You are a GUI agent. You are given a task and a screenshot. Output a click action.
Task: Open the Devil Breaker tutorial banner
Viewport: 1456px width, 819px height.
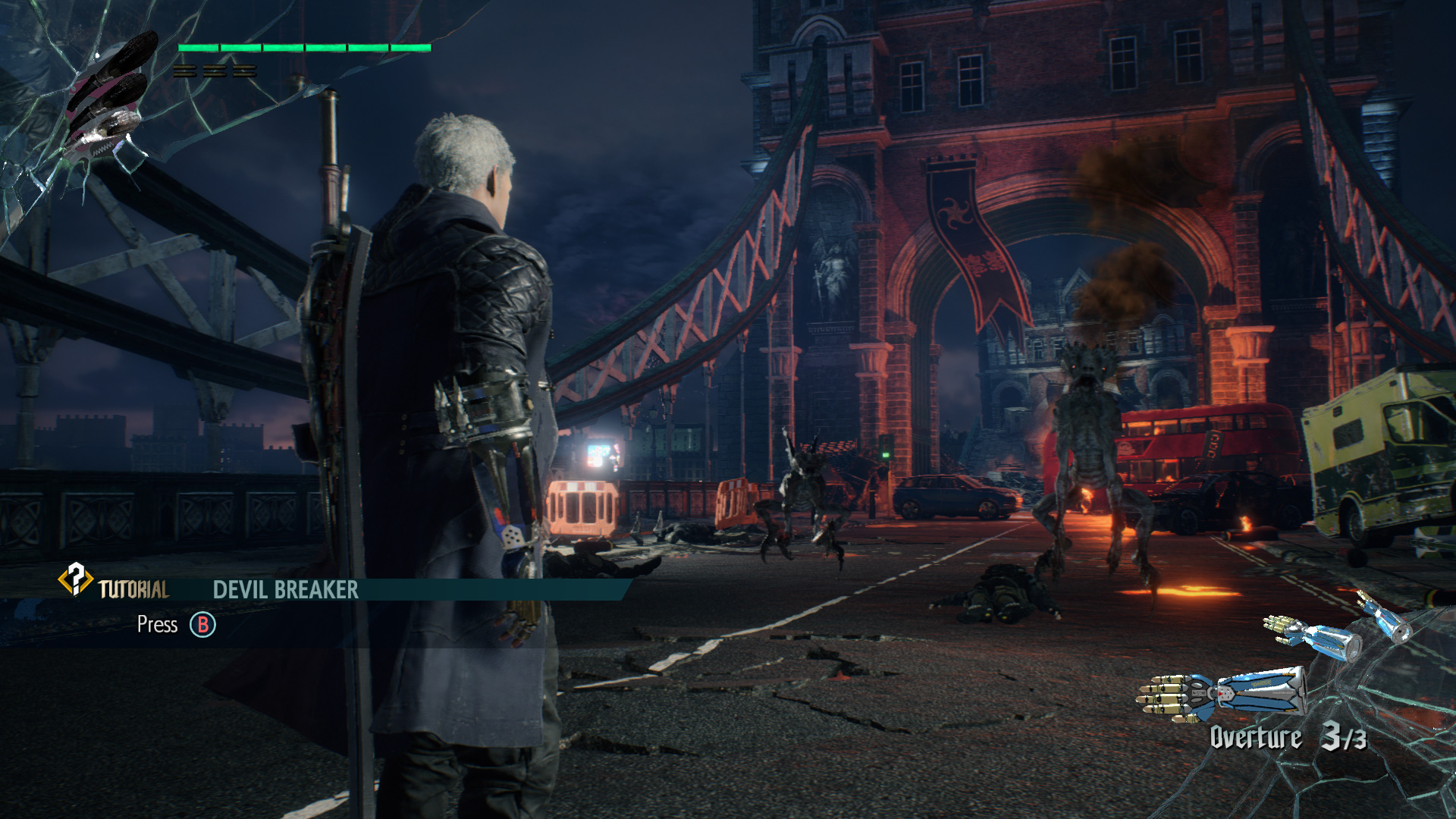pyautogui.click(x=285, y=590)
